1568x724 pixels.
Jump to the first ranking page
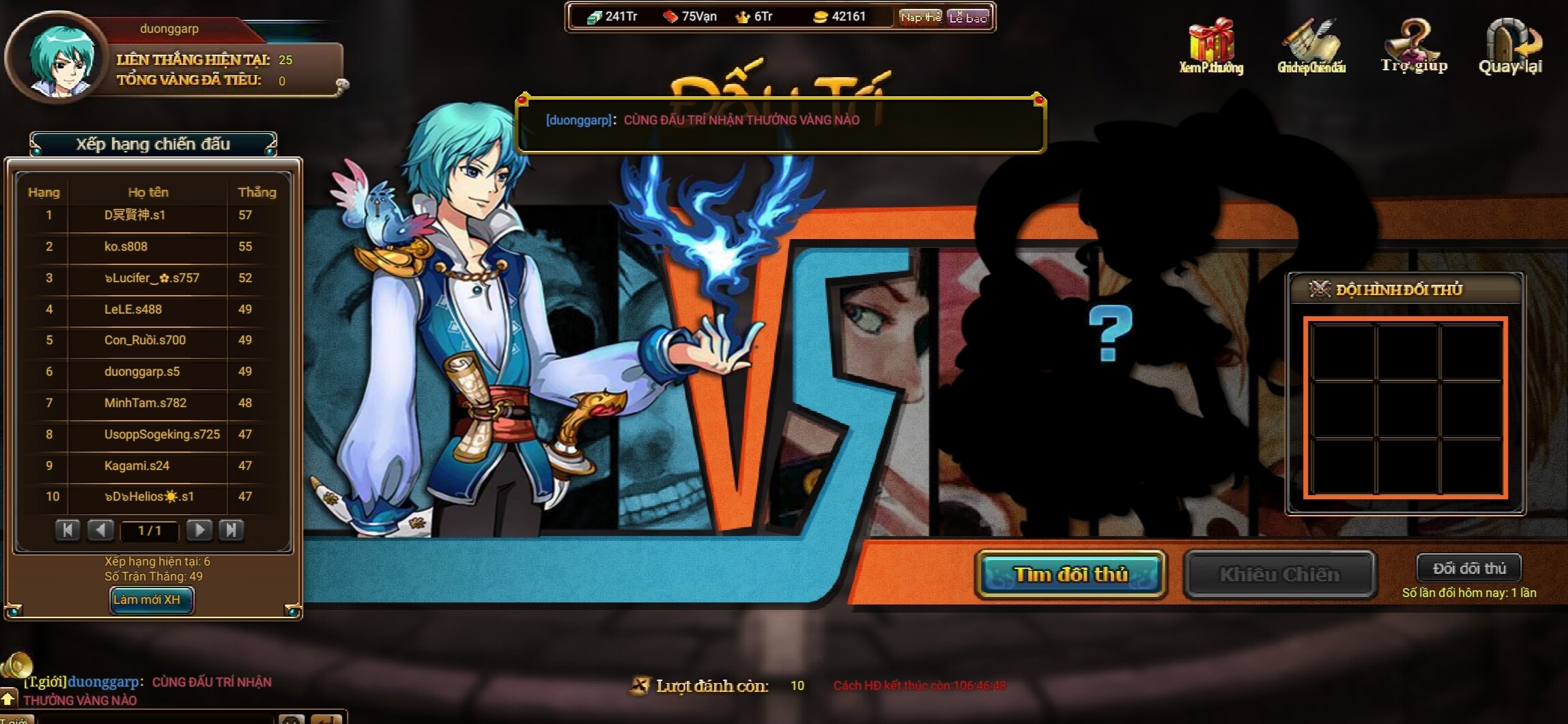tap(68, 530)
